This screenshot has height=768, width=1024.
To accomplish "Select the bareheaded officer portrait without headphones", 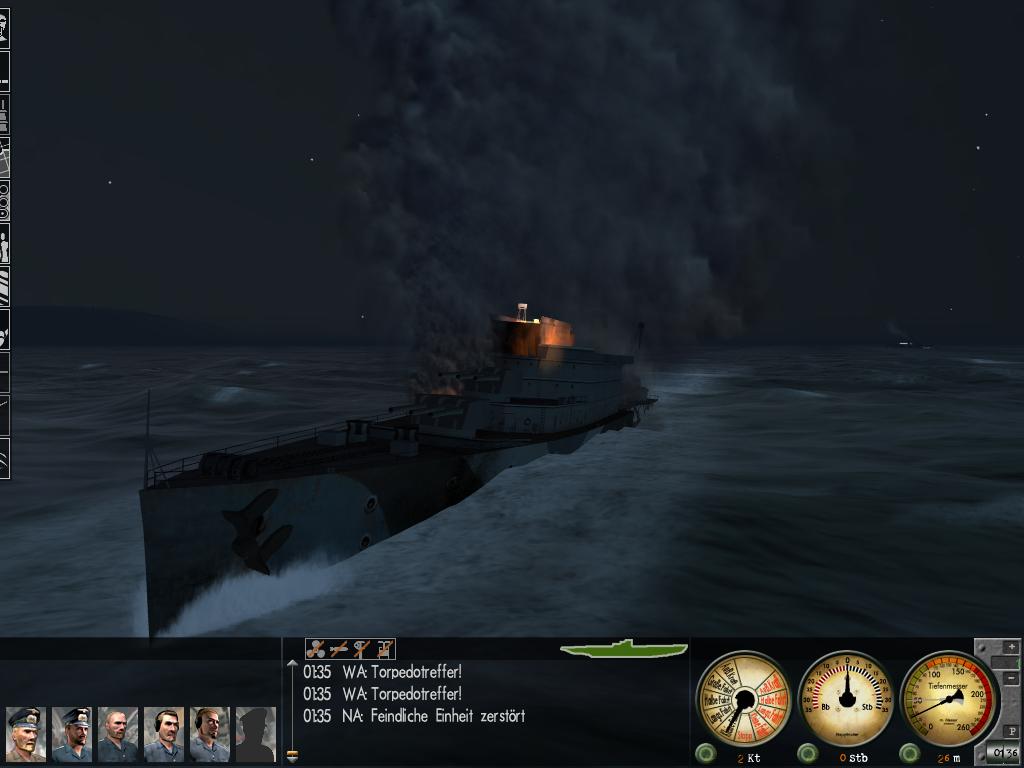I will coord(118,734).
